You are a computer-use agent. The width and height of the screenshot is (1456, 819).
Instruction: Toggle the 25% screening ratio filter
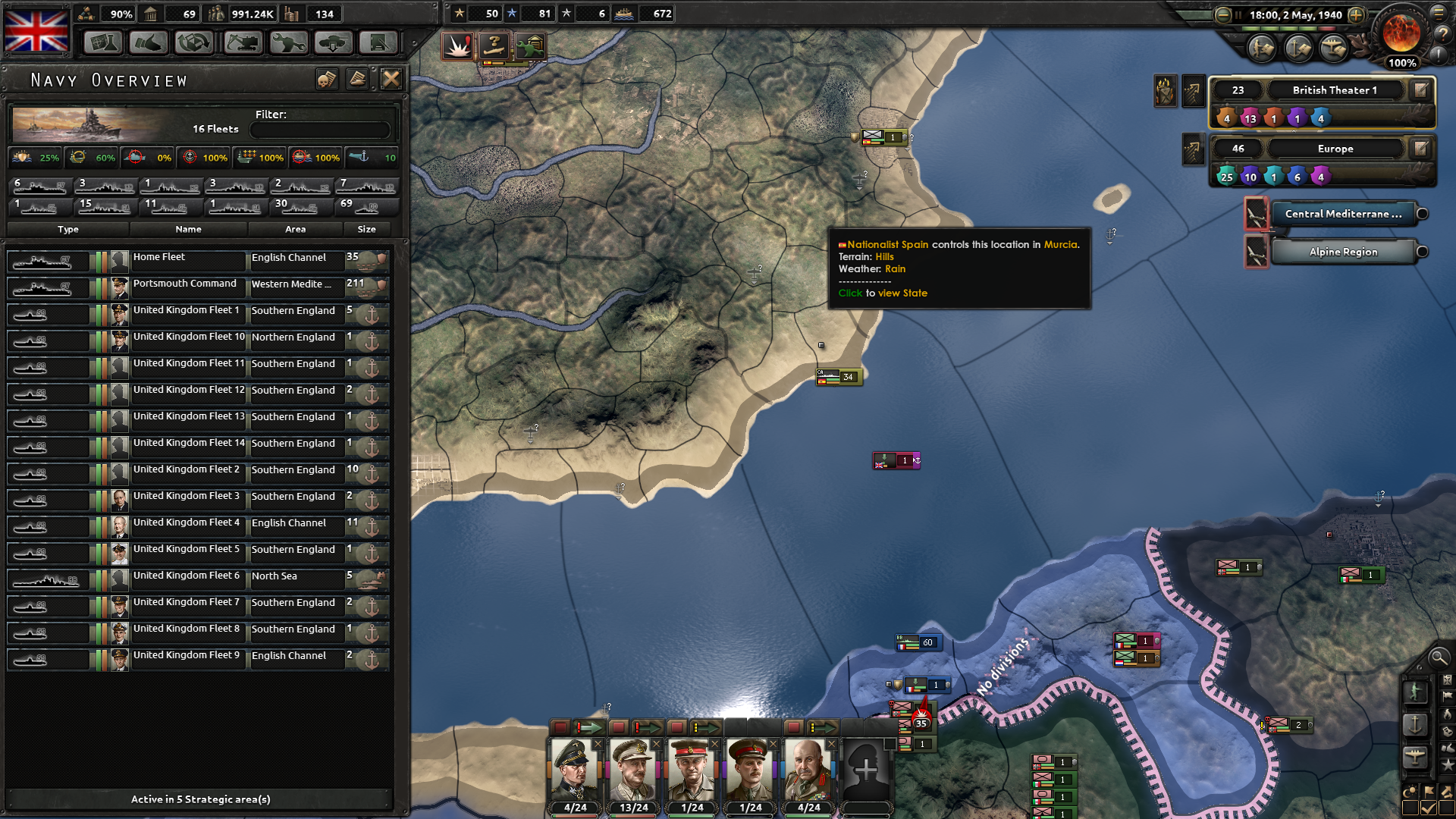coord(36,158)
